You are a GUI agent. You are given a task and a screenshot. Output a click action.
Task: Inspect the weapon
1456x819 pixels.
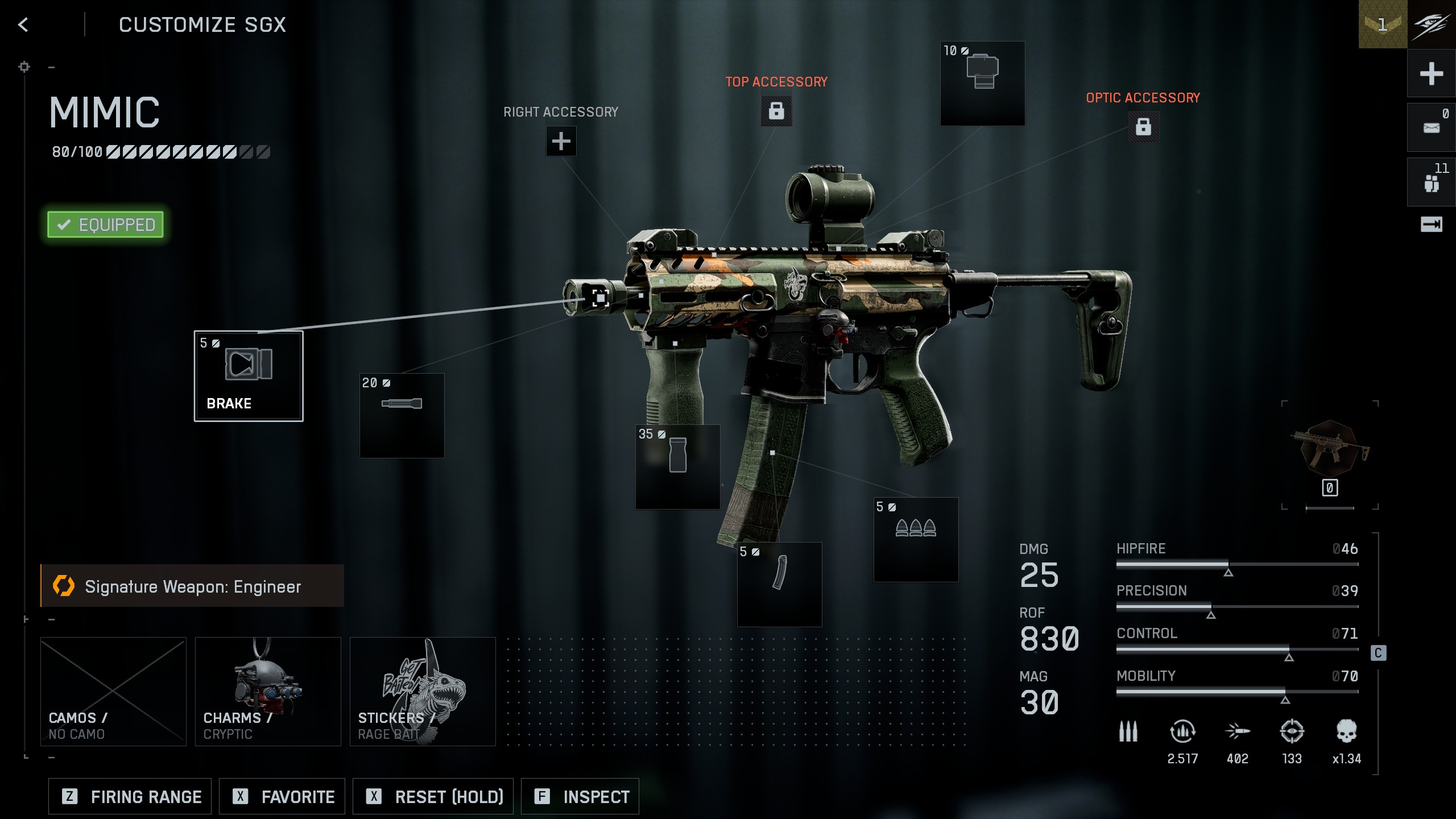click(x=580, y=796)
